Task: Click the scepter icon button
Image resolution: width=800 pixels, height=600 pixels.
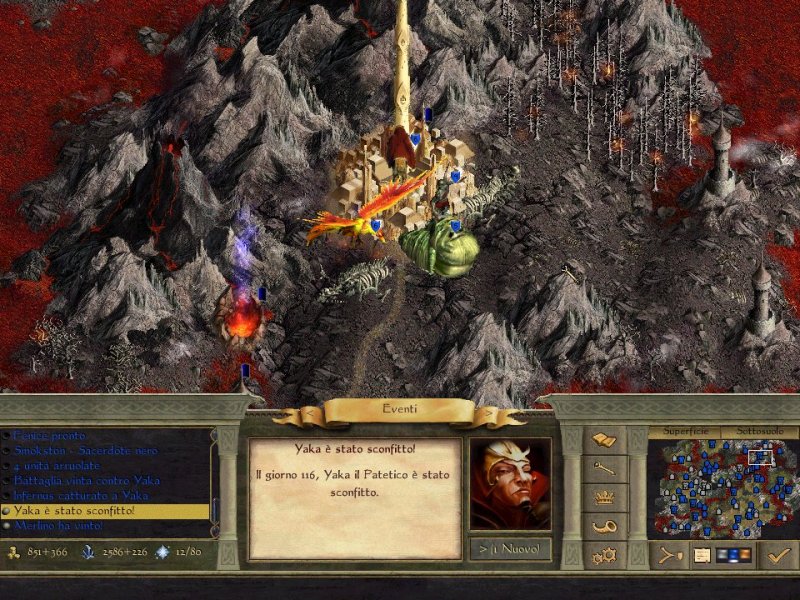Action: (604, 469)
